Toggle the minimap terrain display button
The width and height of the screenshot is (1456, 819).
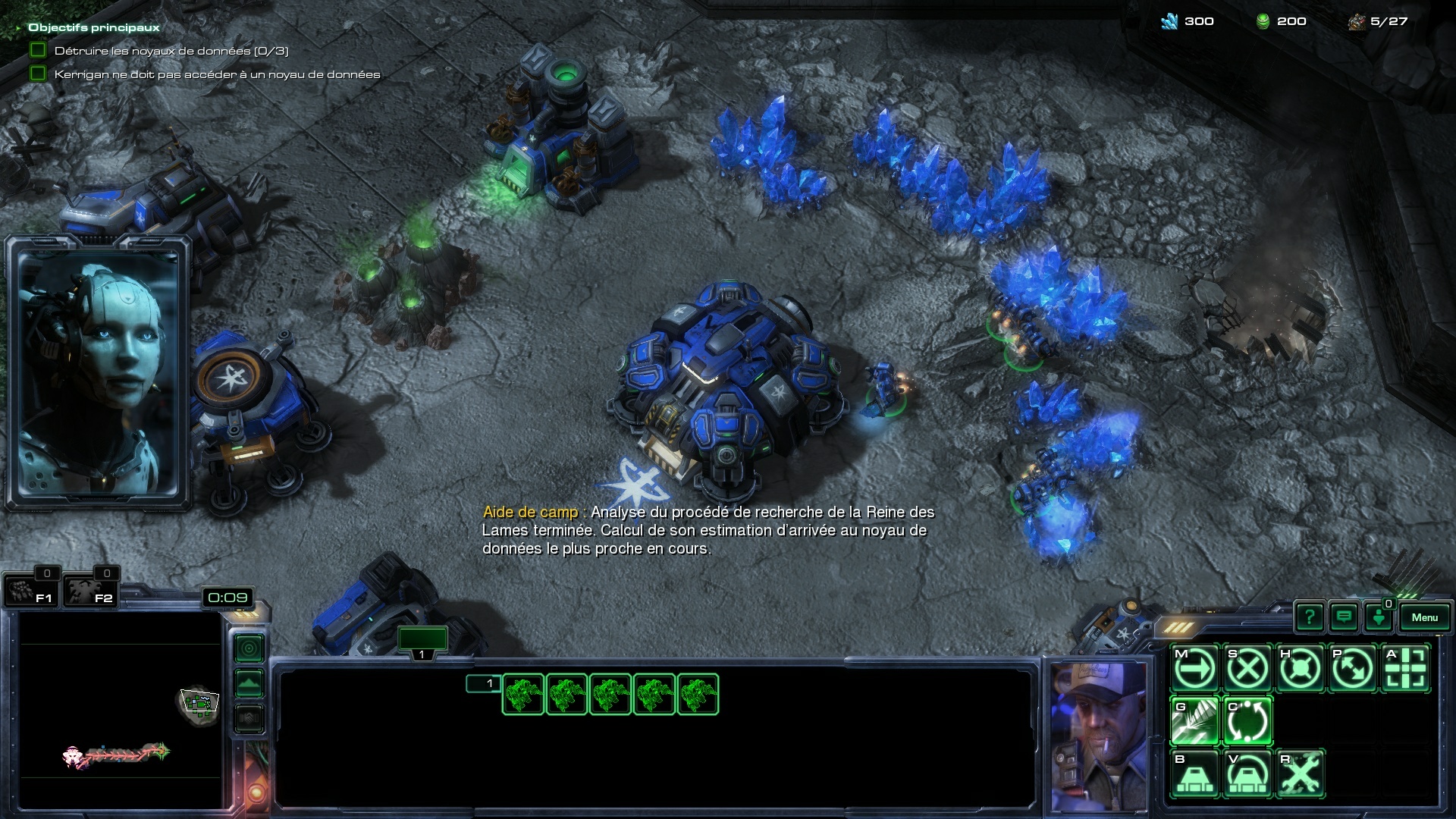249,683
